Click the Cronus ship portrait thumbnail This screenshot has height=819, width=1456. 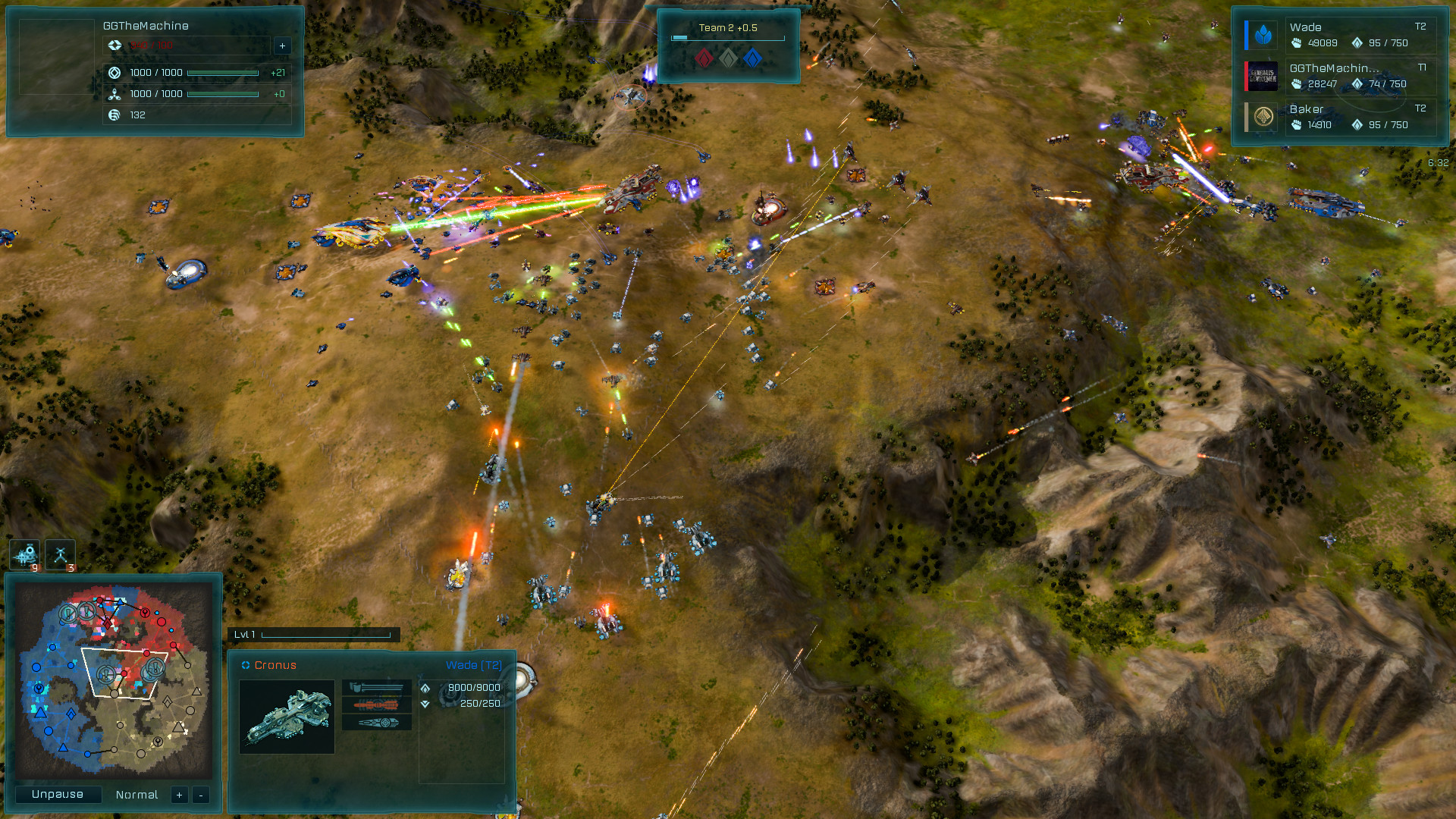(287, 717)
